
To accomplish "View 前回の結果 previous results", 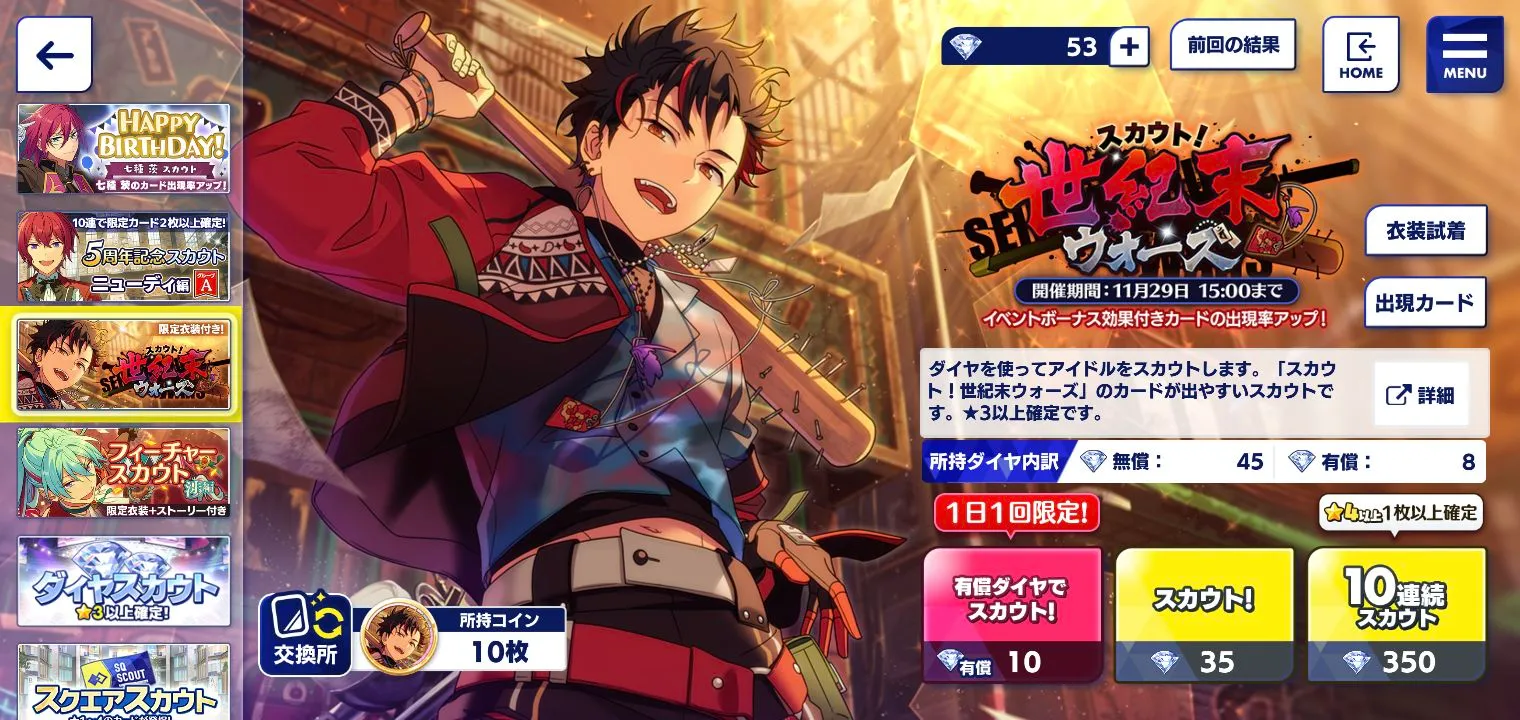I will 1232,45.
